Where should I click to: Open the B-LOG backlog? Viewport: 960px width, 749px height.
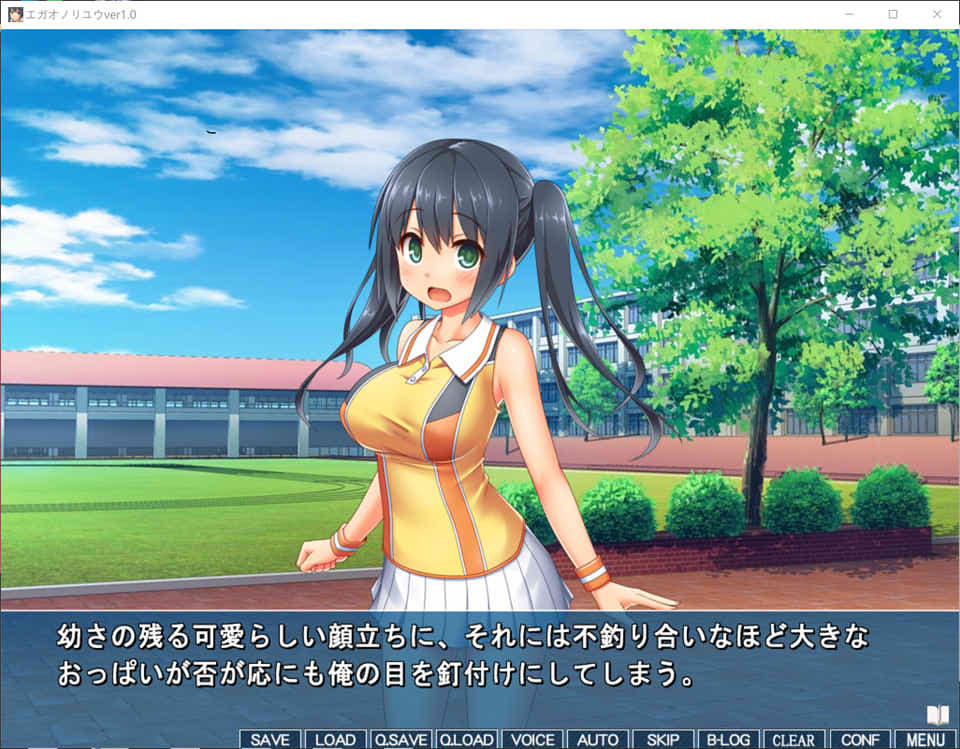pos(728,740)
